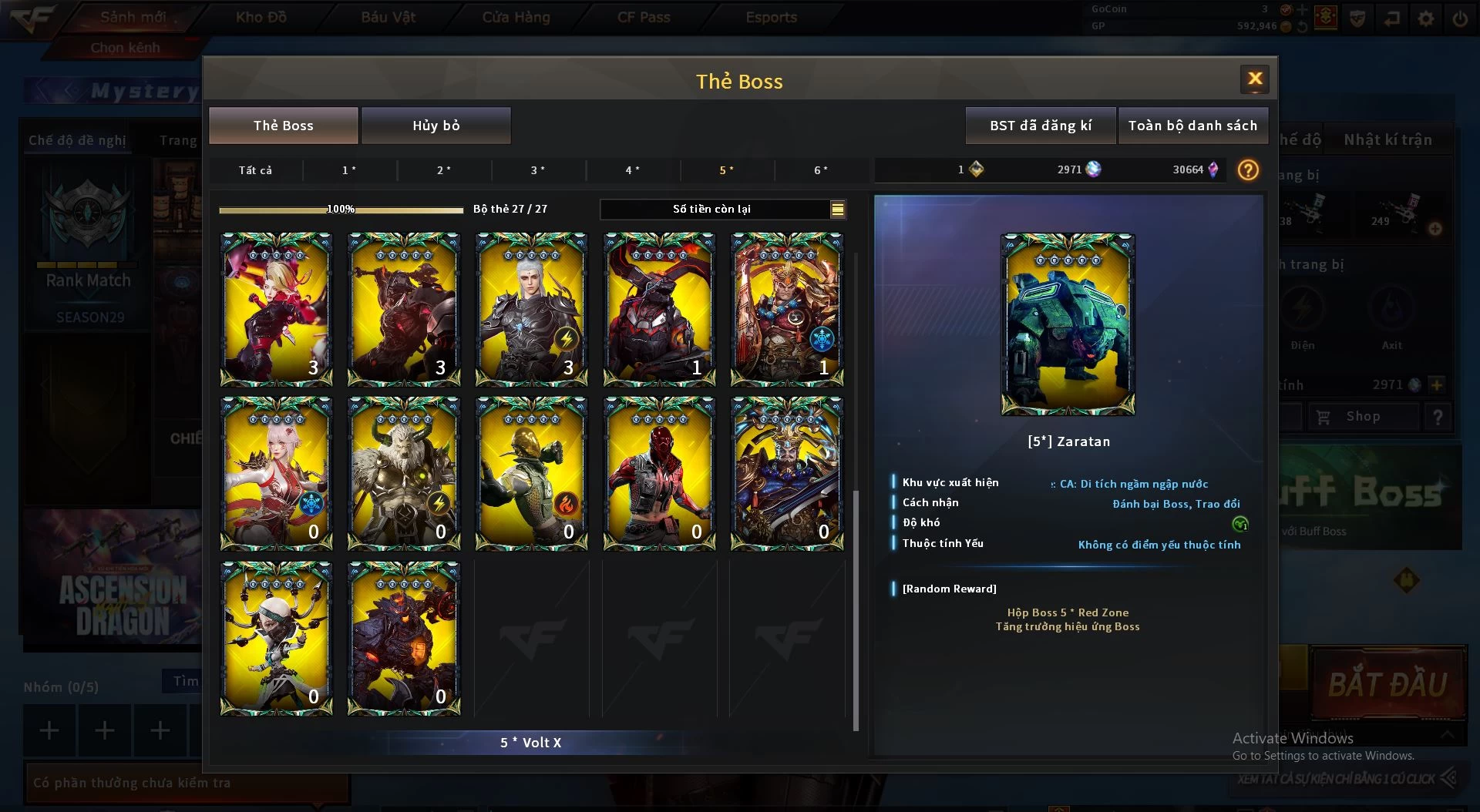Choose the lava rock golem card
This screenshot has height=812, width=1480.
(x=404, y=638)
